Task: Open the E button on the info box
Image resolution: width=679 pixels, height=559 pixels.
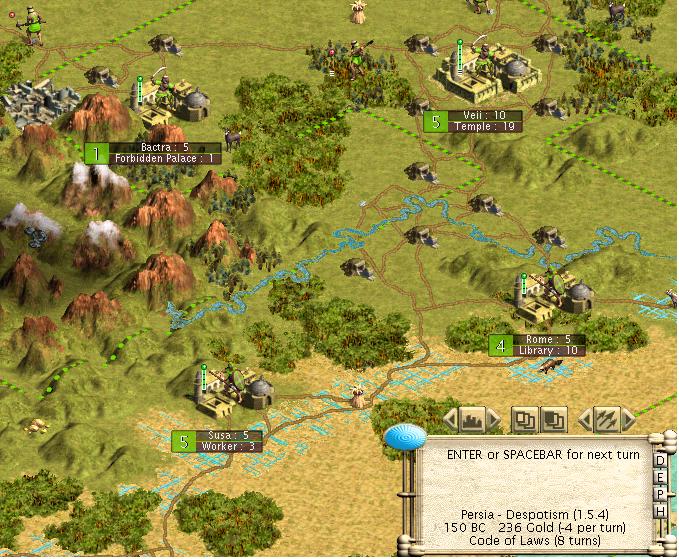Action: 660,478
